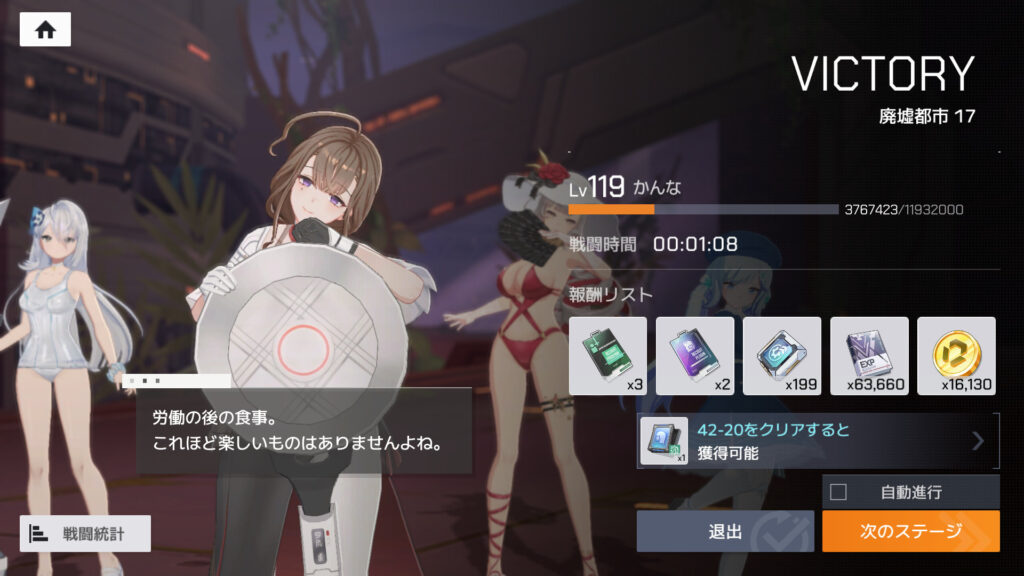1024x576 pixels.
Task: Inspect the EXP reward x63,660
Action: pos(868,356)
